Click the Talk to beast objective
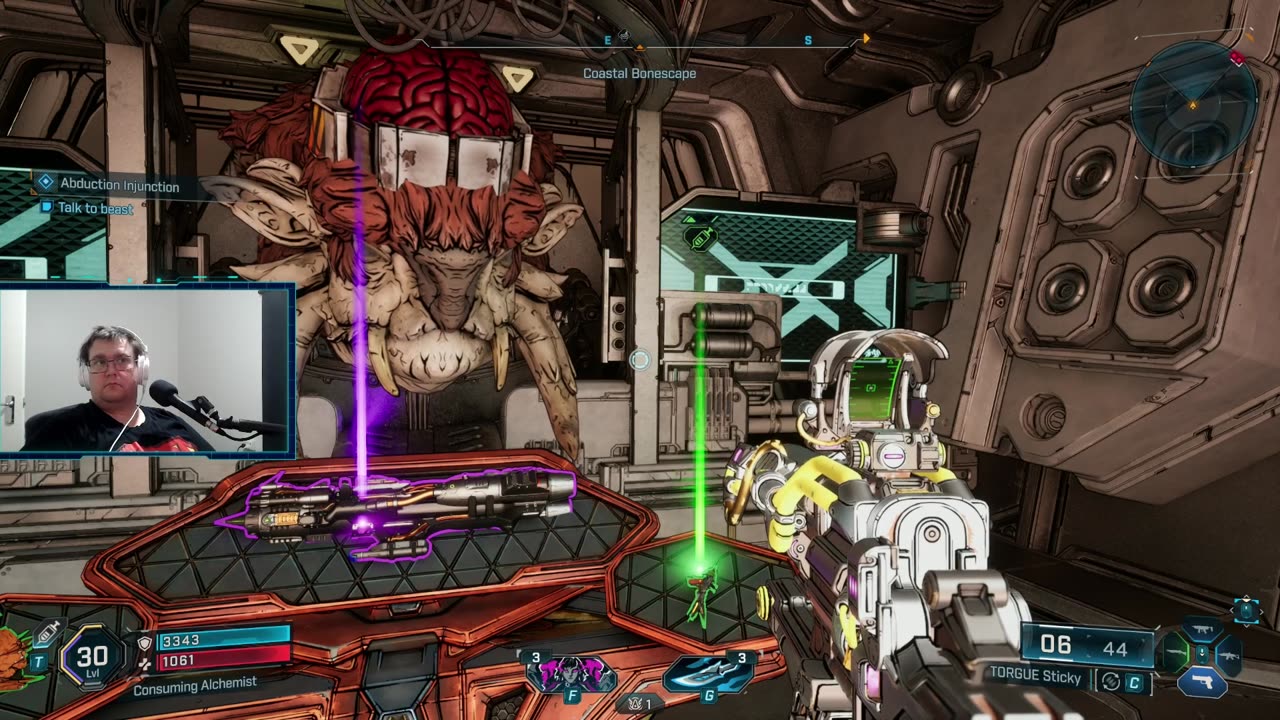This screenshot has height=720, width=1280. (95, 208)
